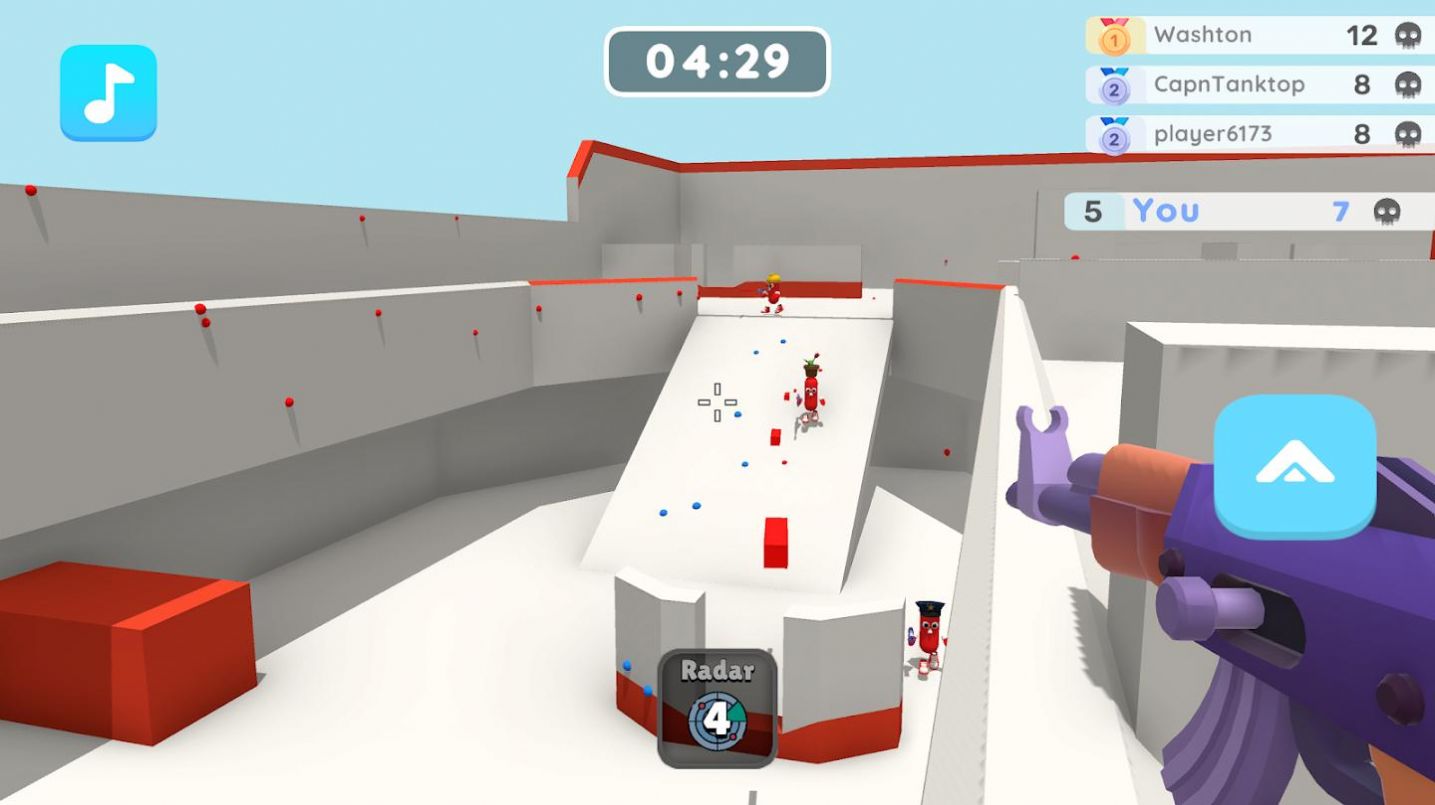Viewport: 1435px width, 805px height.
Task: Select Washton's leaderboard row
Action: point(1258,35)
